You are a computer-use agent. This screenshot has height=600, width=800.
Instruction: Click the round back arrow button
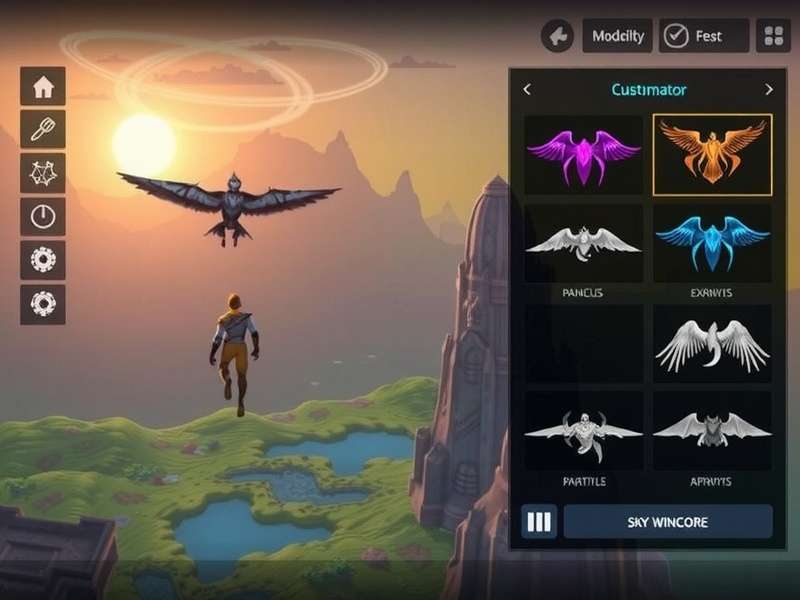(557, 36)
